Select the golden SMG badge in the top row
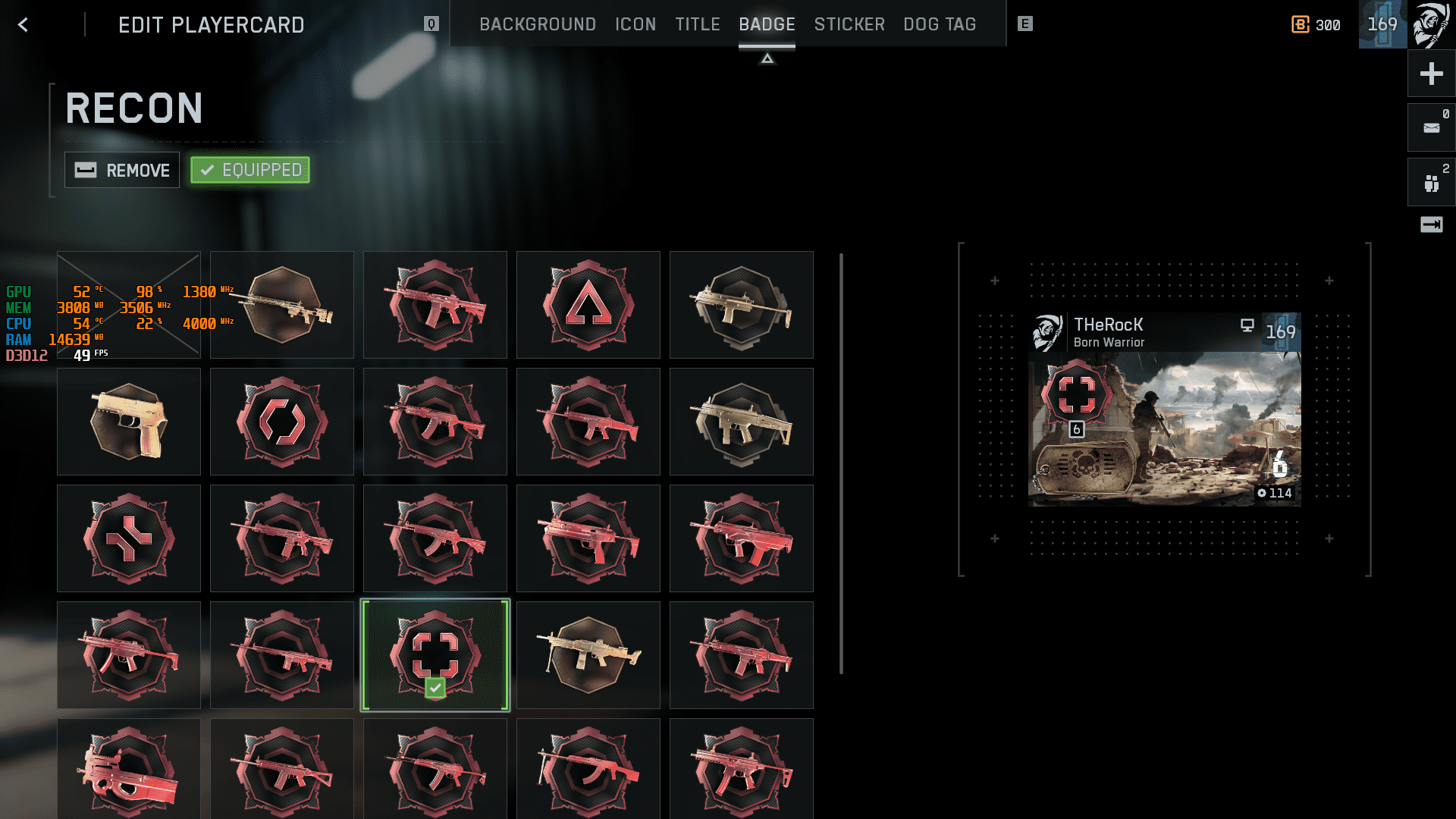 pos(741,304)
